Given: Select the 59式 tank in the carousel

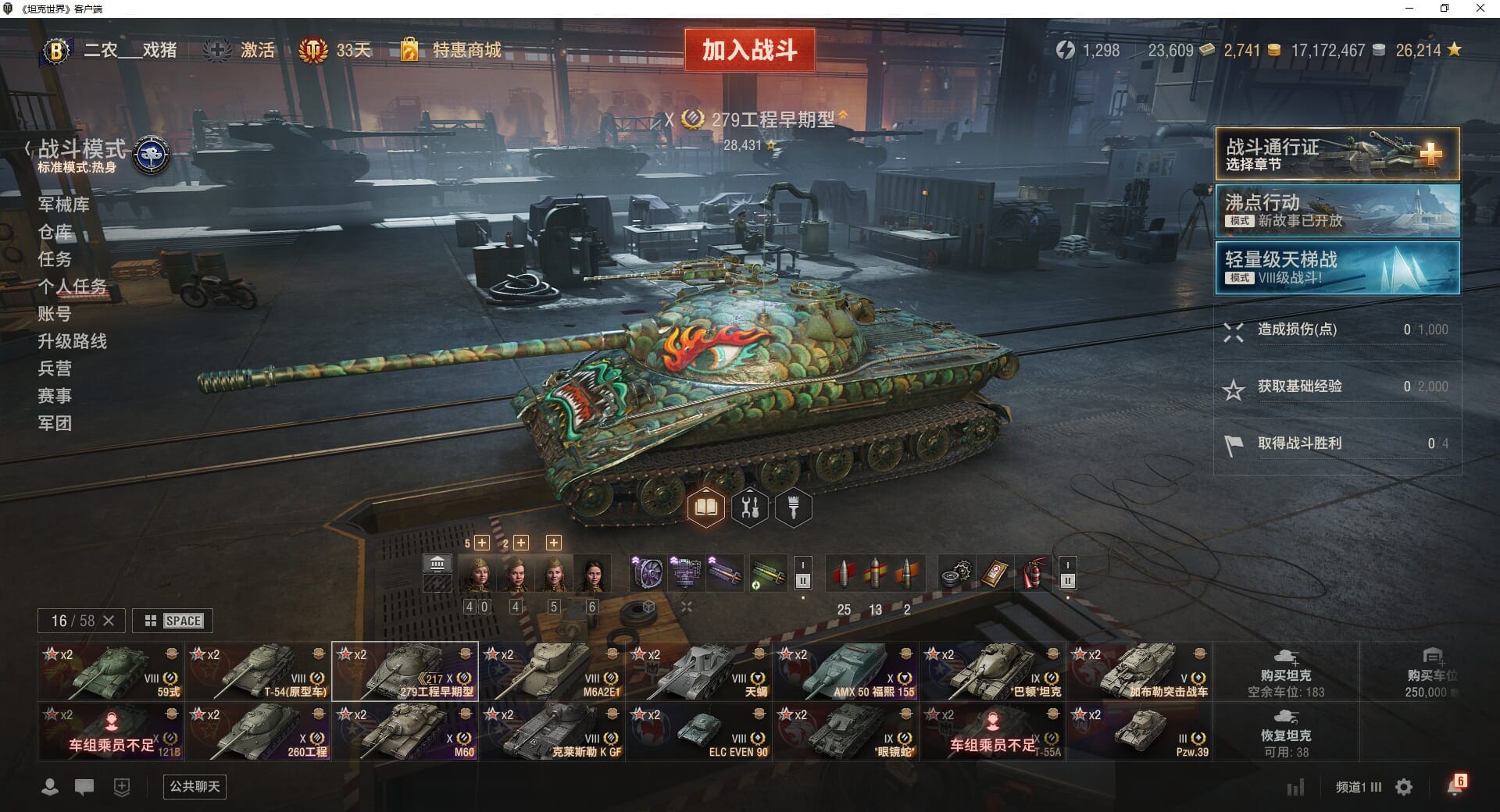Looking at the screenshot, I should [110, 671].
